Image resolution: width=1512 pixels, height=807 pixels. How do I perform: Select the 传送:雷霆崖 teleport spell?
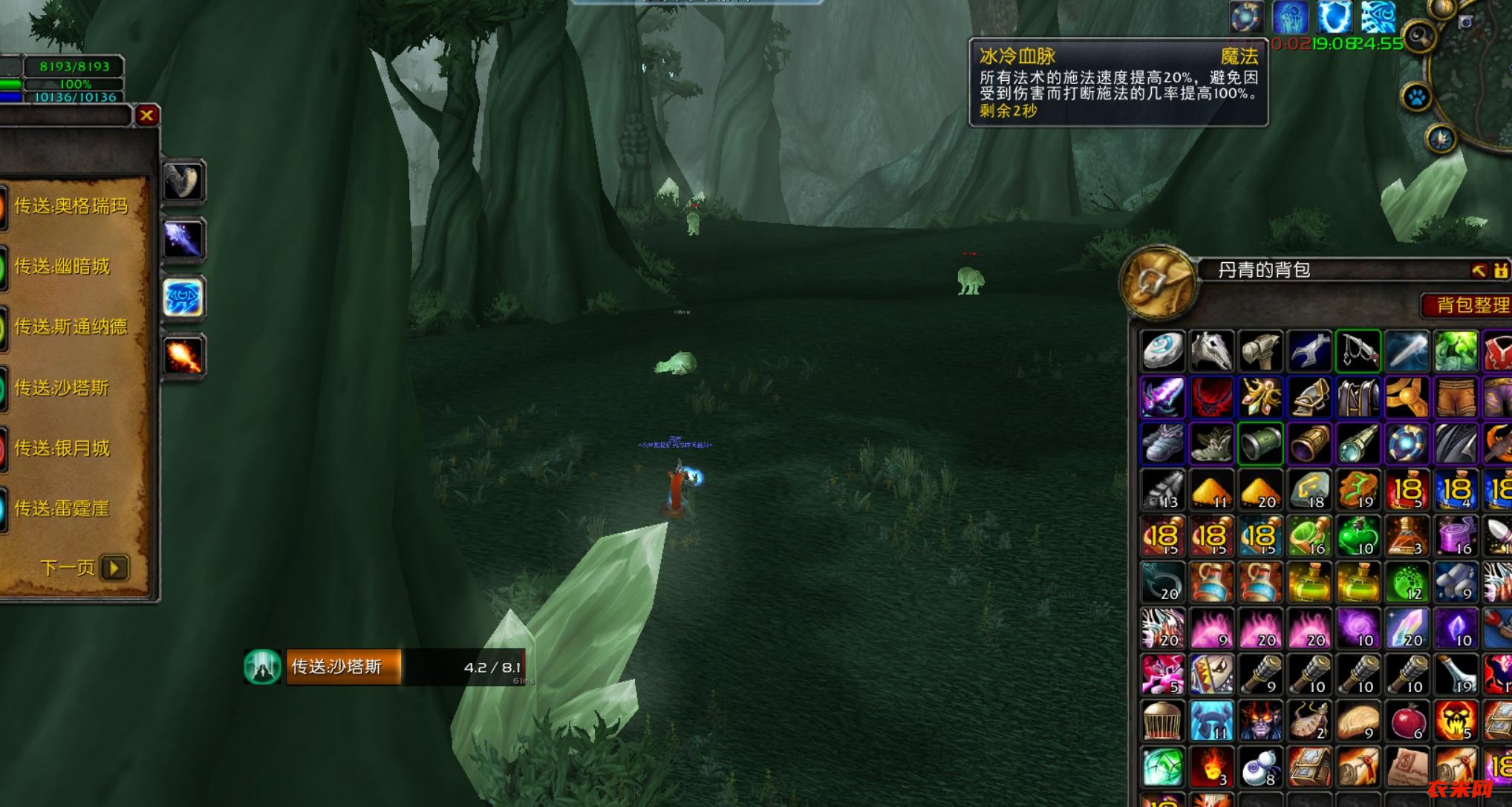click(62, 509)
